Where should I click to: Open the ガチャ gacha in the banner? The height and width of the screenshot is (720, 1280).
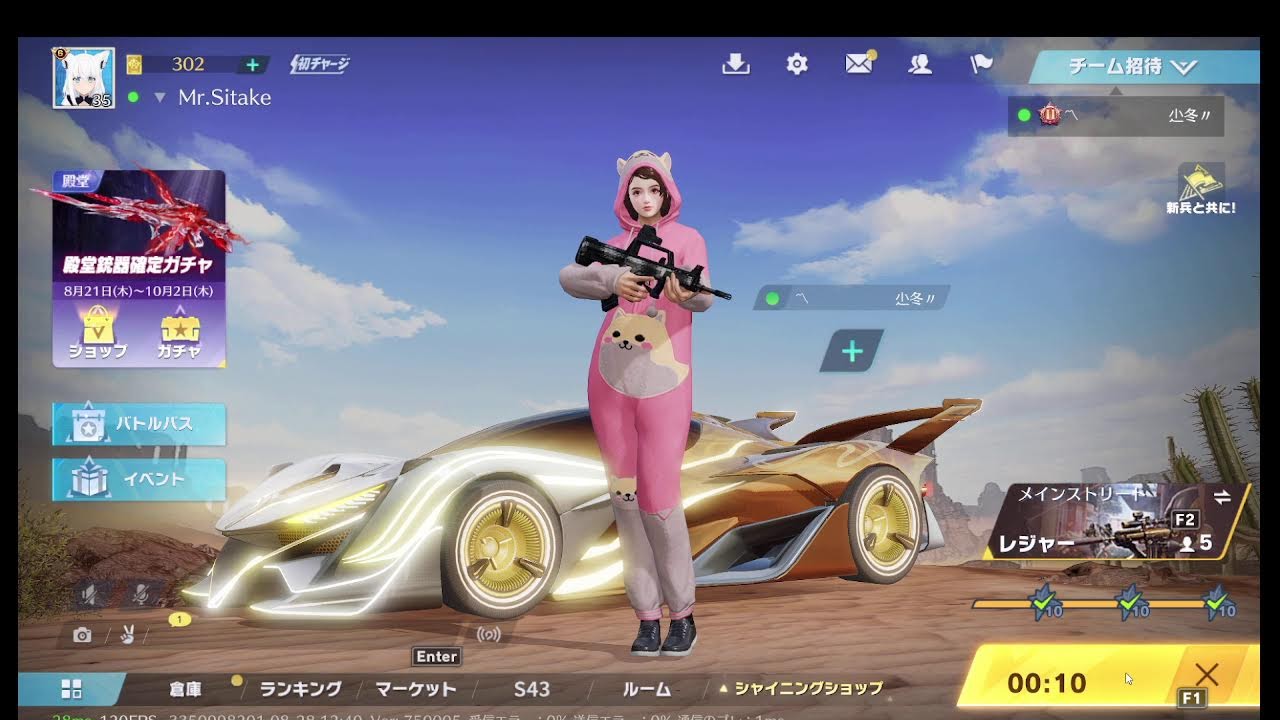tap(180, 333)
